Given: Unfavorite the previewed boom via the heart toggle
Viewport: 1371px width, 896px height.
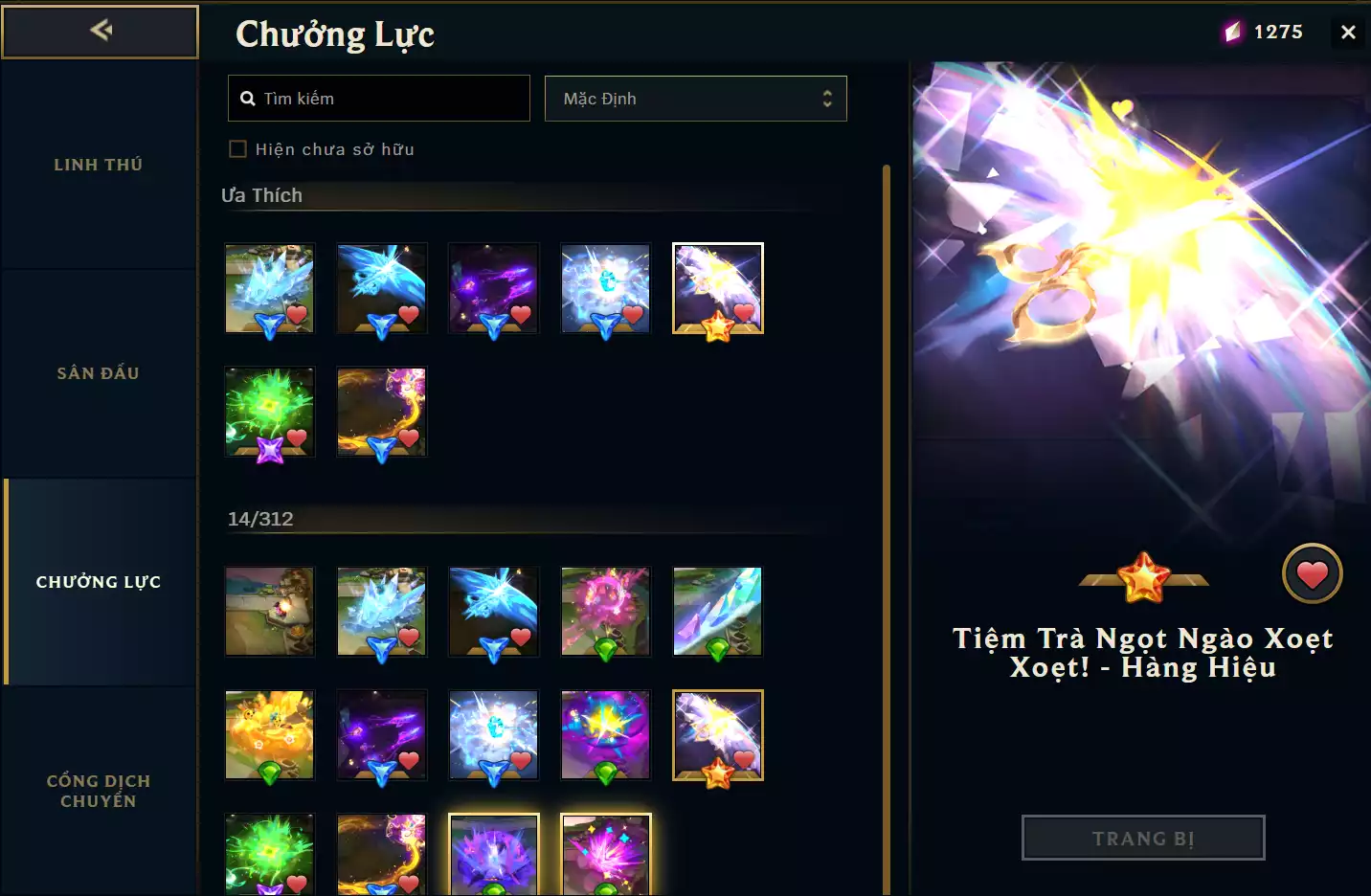Looking at the screenshot, I should click(1313, 573).
